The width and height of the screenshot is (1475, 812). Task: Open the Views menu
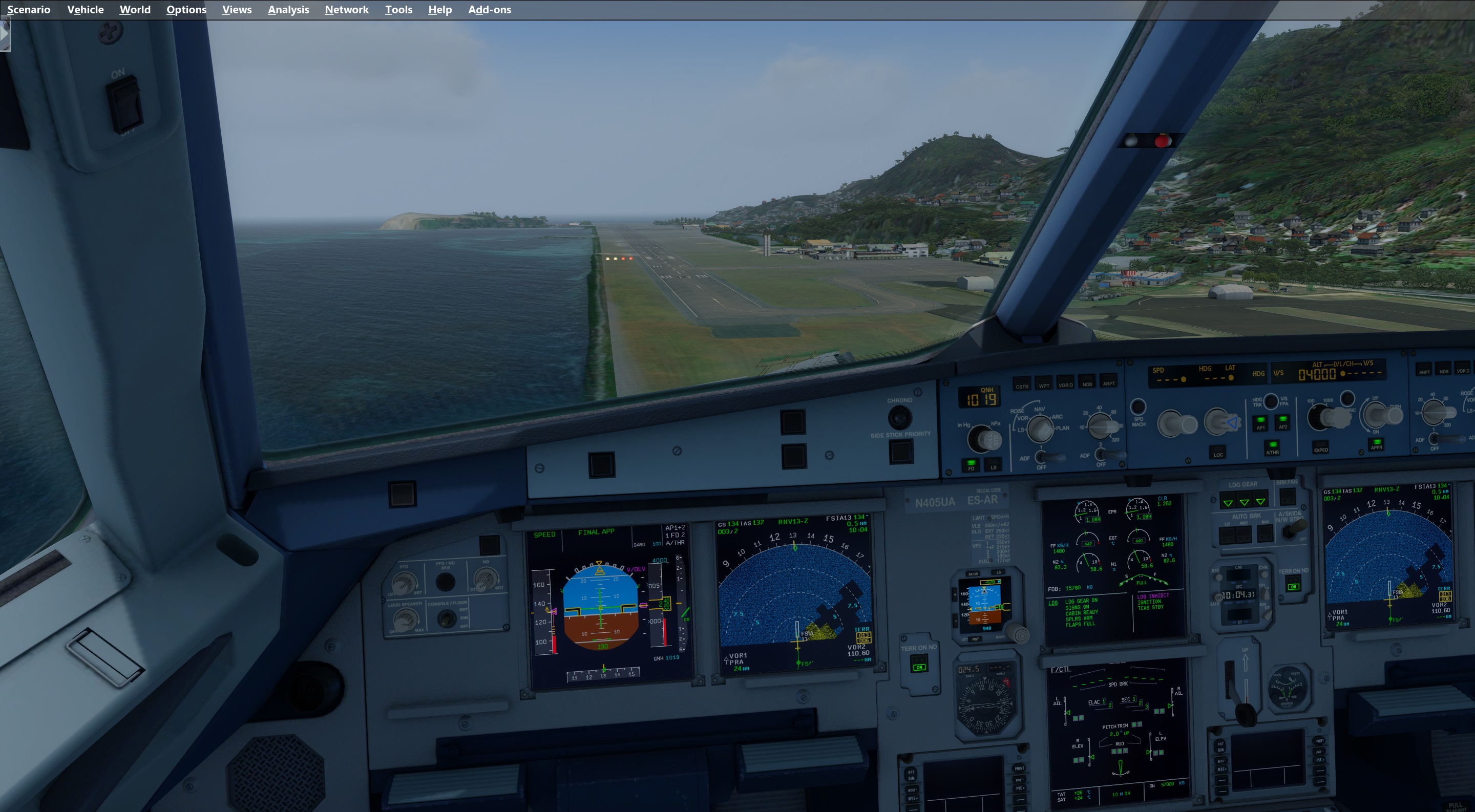[237, 10]
